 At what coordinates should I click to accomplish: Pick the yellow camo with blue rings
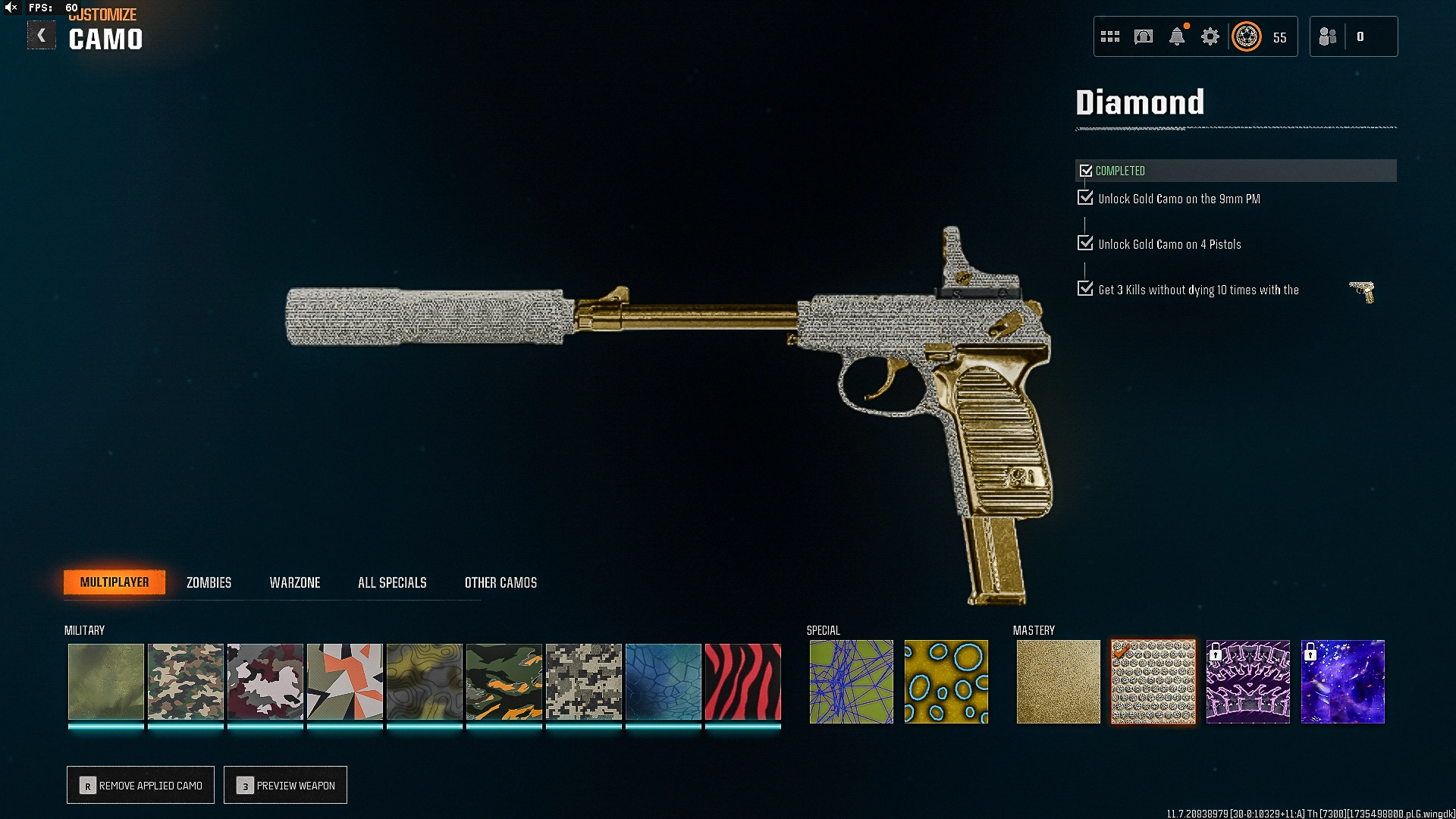(x=946, y=681)
